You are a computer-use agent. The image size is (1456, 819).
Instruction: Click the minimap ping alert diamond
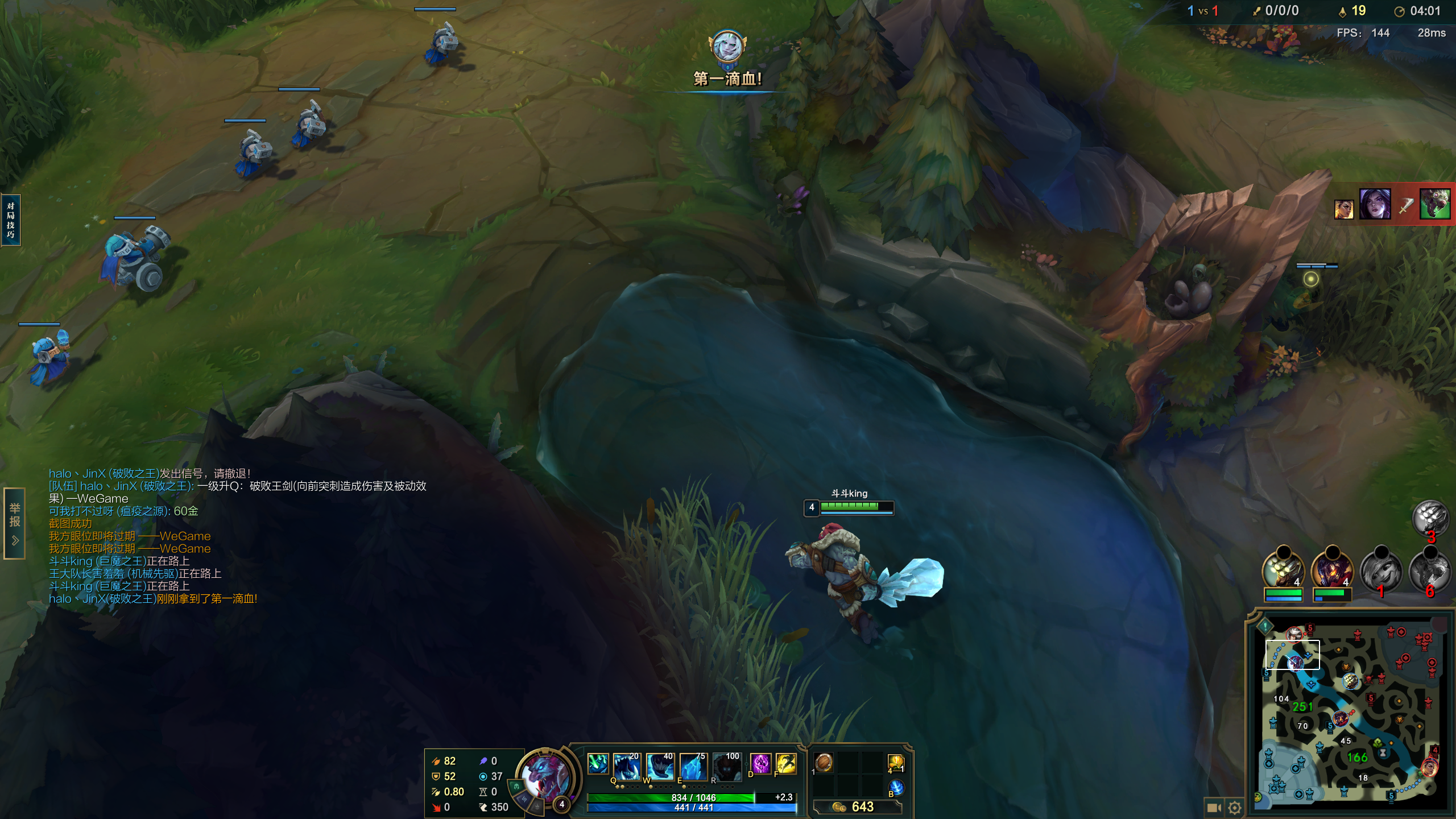tap(1265, 626)
